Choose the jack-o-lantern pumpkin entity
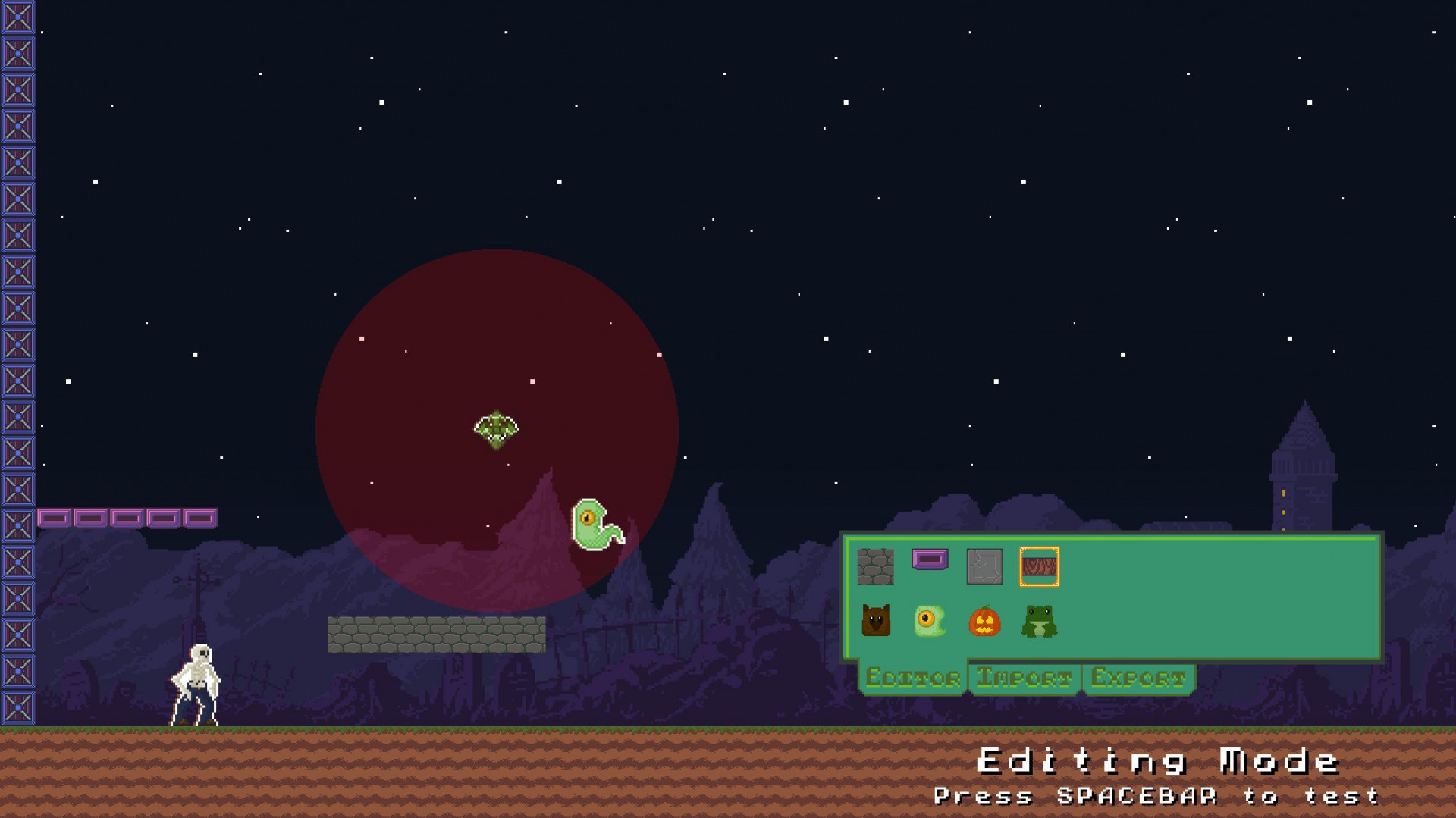1456x818 pixels. [x=985, y=622]
